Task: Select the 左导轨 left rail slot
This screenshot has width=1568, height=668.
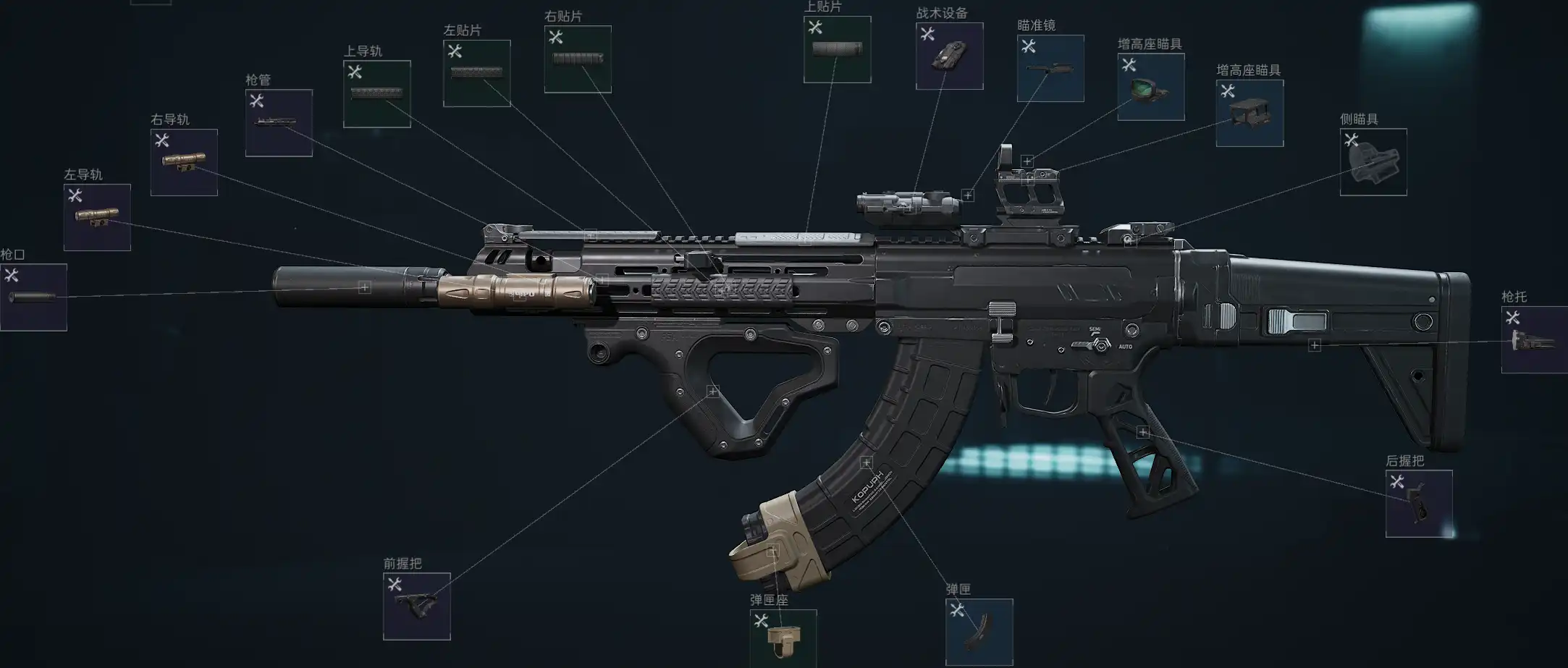Action: (x=97, y=217)
